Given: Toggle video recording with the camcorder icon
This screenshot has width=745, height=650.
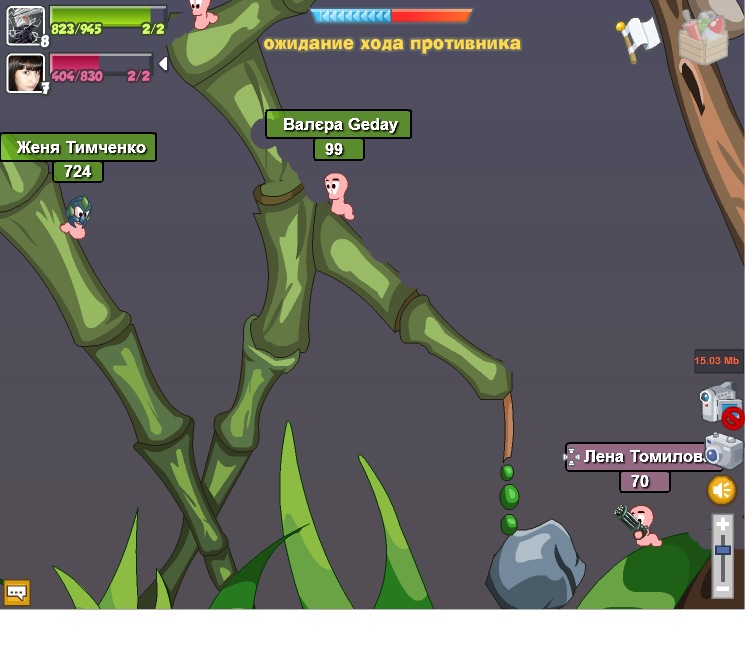Looking at the screenshot, I should 719,403.
